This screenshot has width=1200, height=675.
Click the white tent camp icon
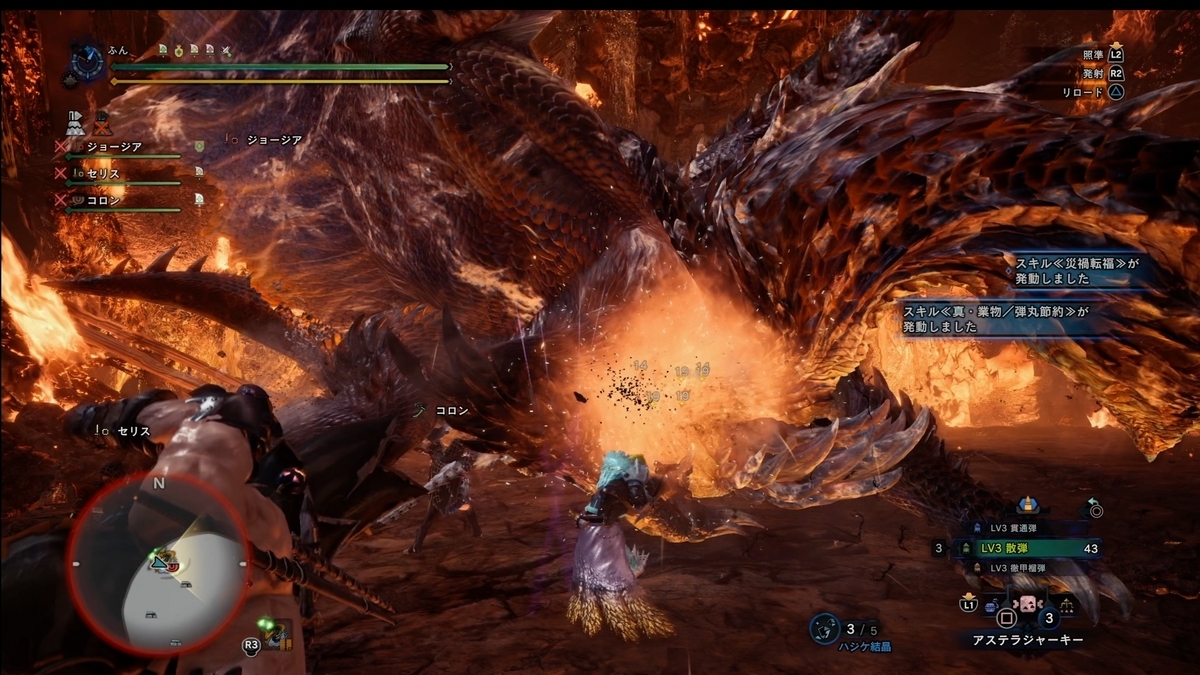(74, 123)
